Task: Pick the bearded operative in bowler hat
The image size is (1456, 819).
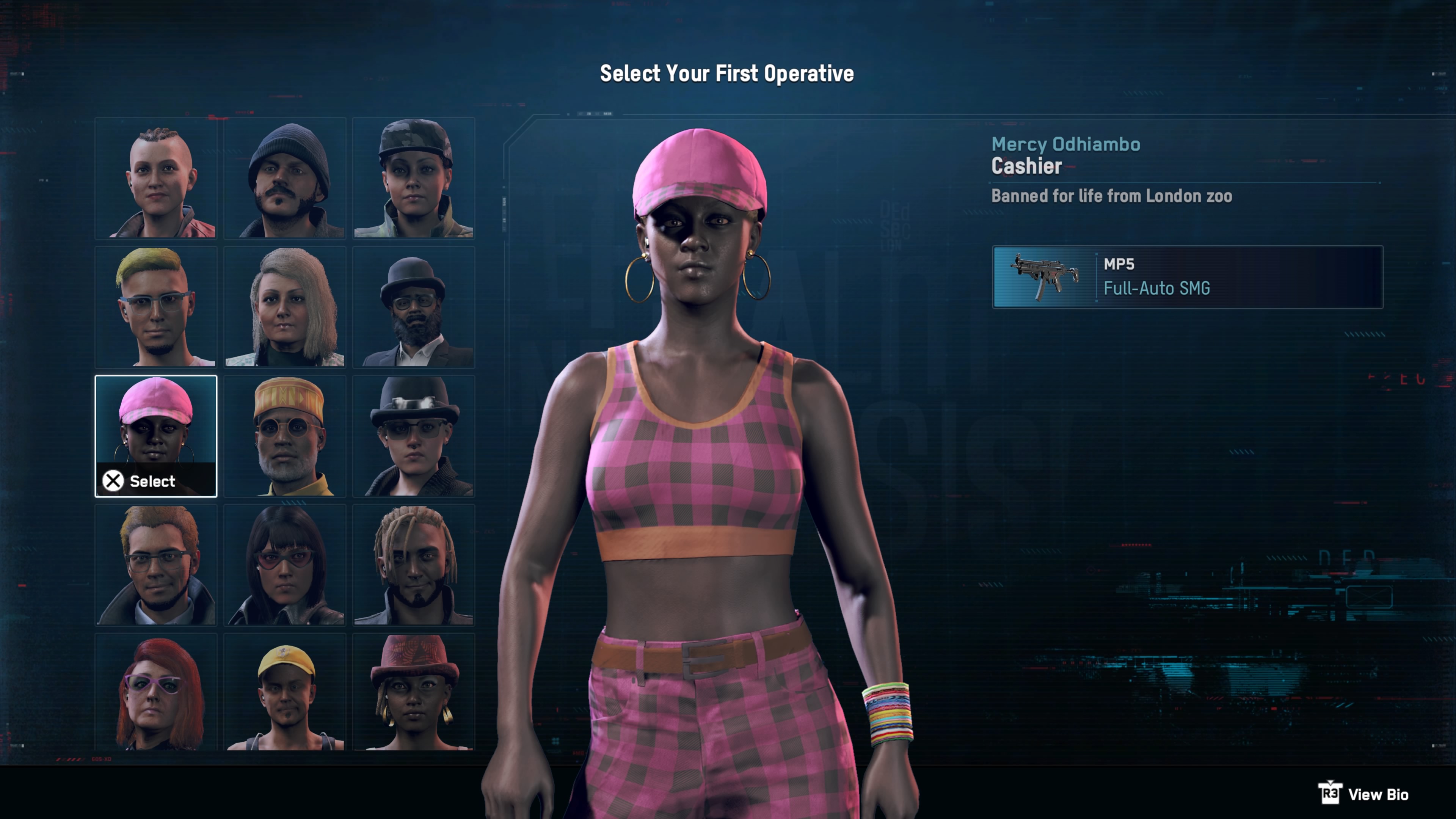Action: point(414,307)
